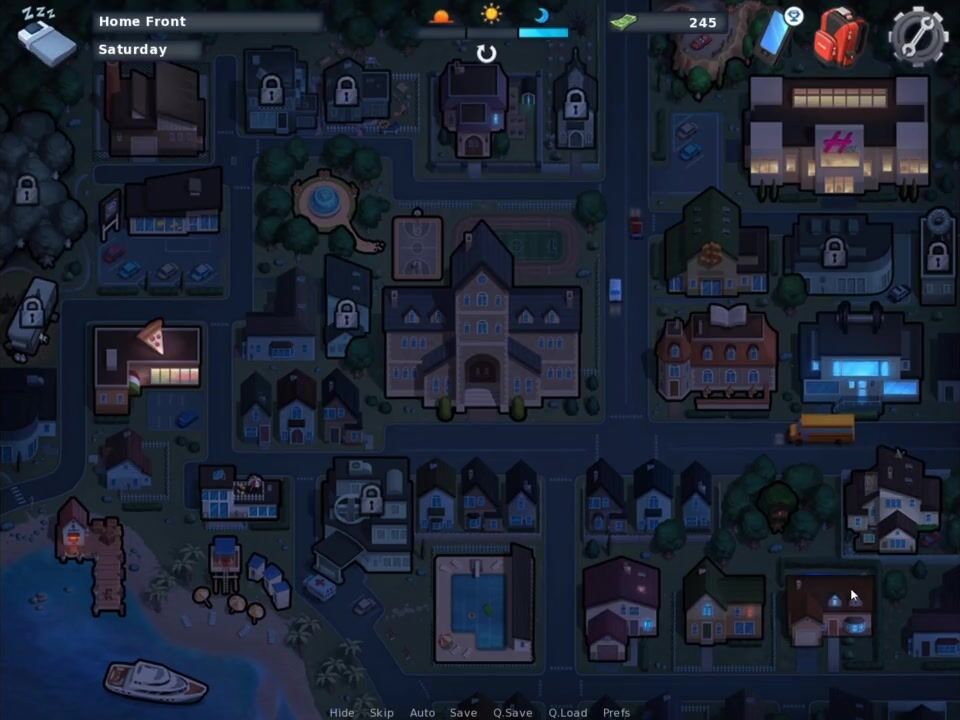
Task: Travel to the pizza shop
Action: point(147,367)
